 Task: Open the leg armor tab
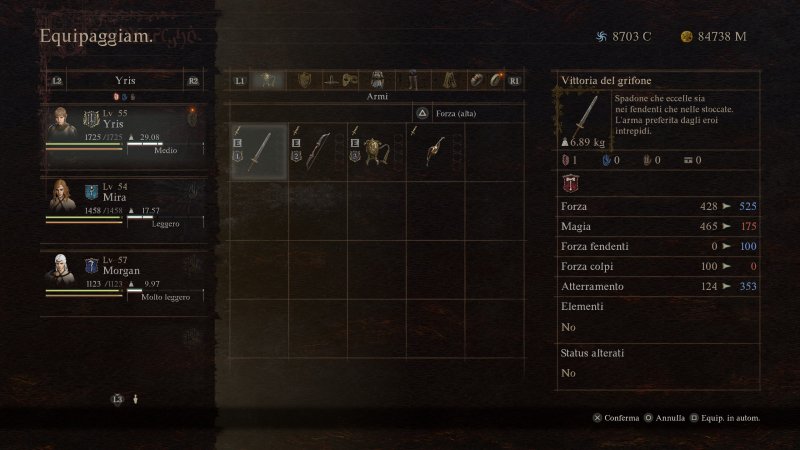coord(412,80)
